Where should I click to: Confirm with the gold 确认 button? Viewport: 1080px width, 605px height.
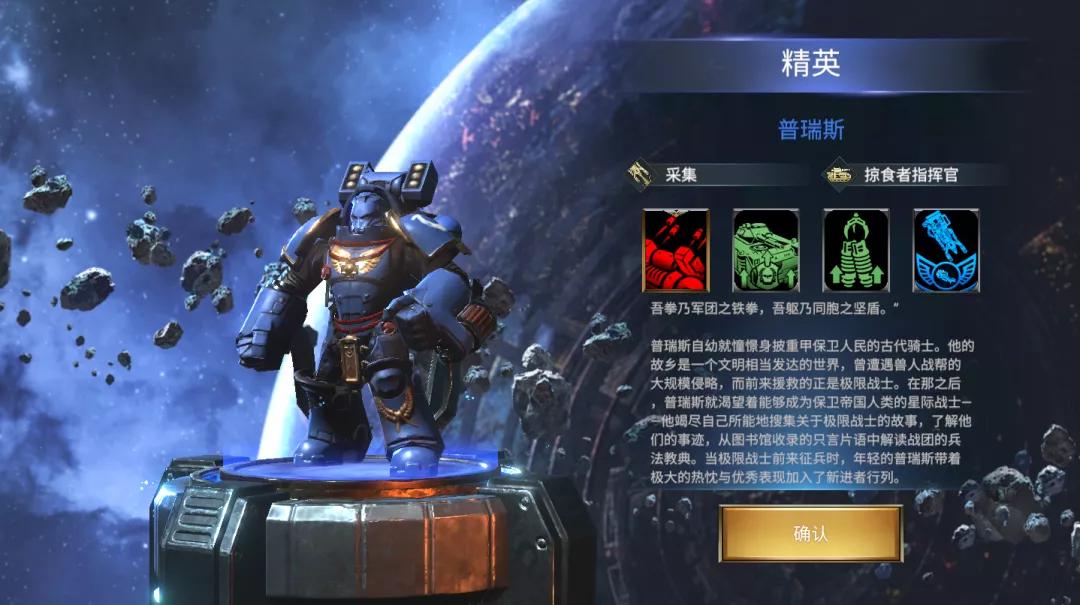(x=810, y=534)
